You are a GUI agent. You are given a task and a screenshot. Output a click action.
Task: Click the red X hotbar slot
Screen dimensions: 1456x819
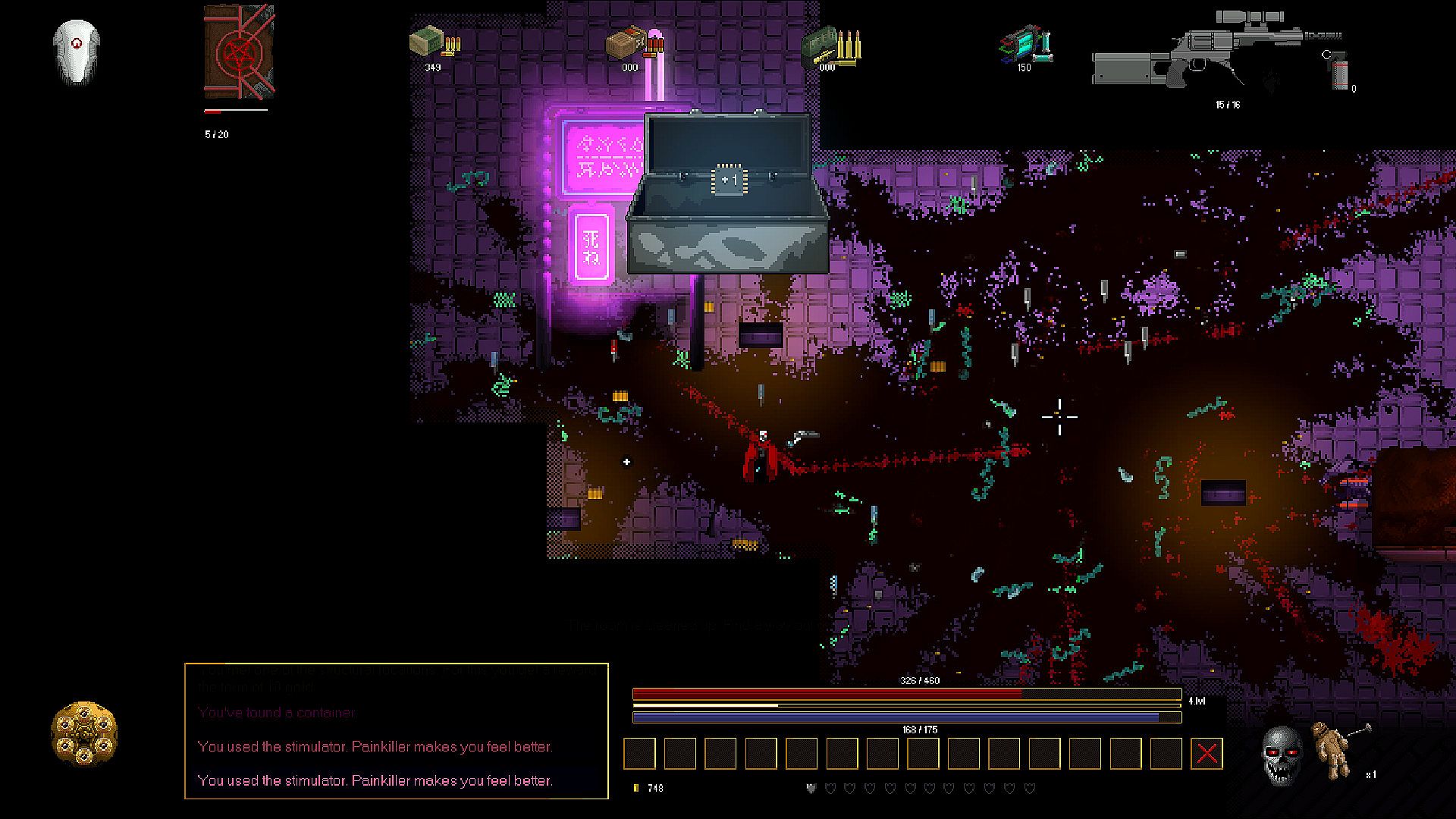click(1207, 754)
